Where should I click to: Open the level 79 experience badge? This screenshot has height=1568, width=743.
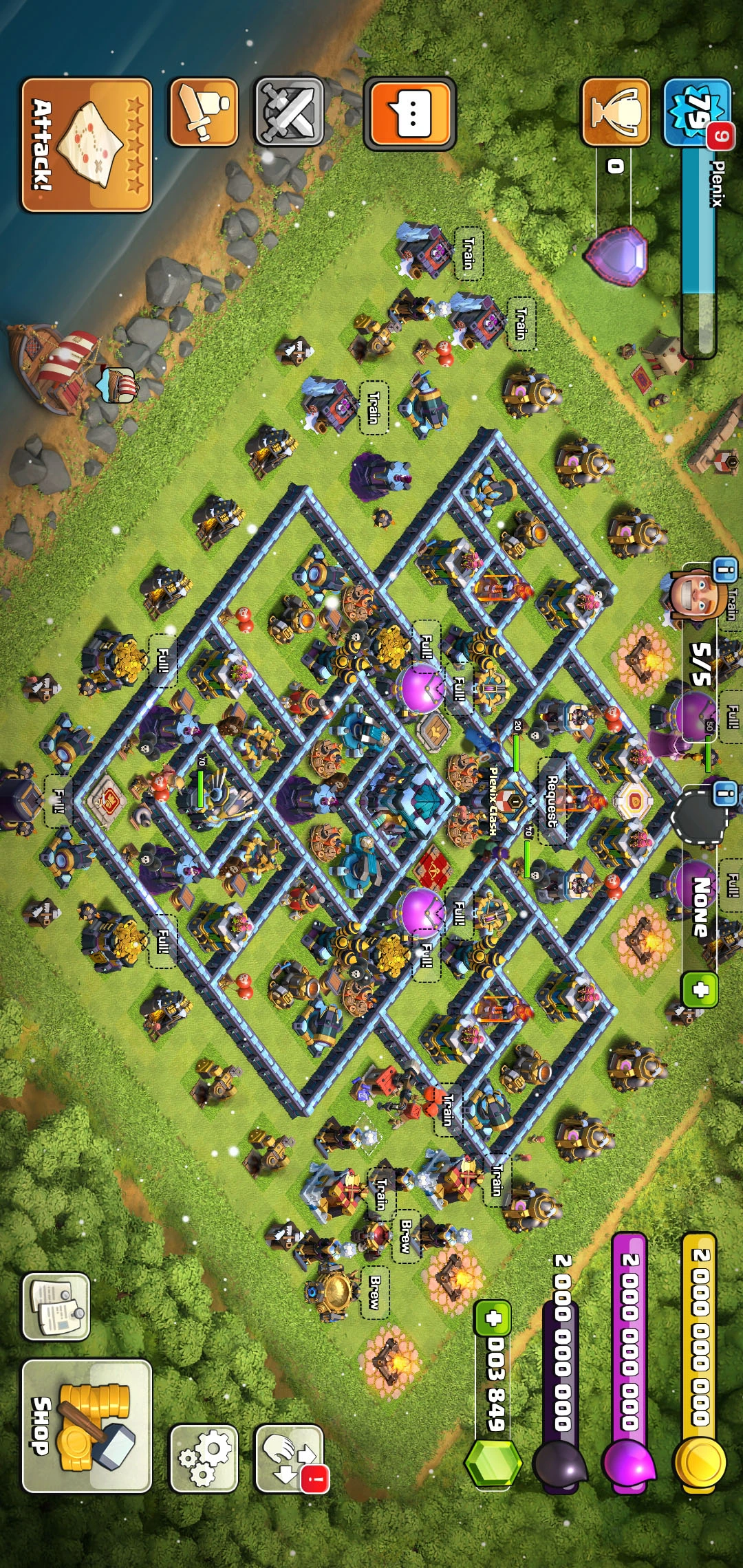tap(696, 111)
